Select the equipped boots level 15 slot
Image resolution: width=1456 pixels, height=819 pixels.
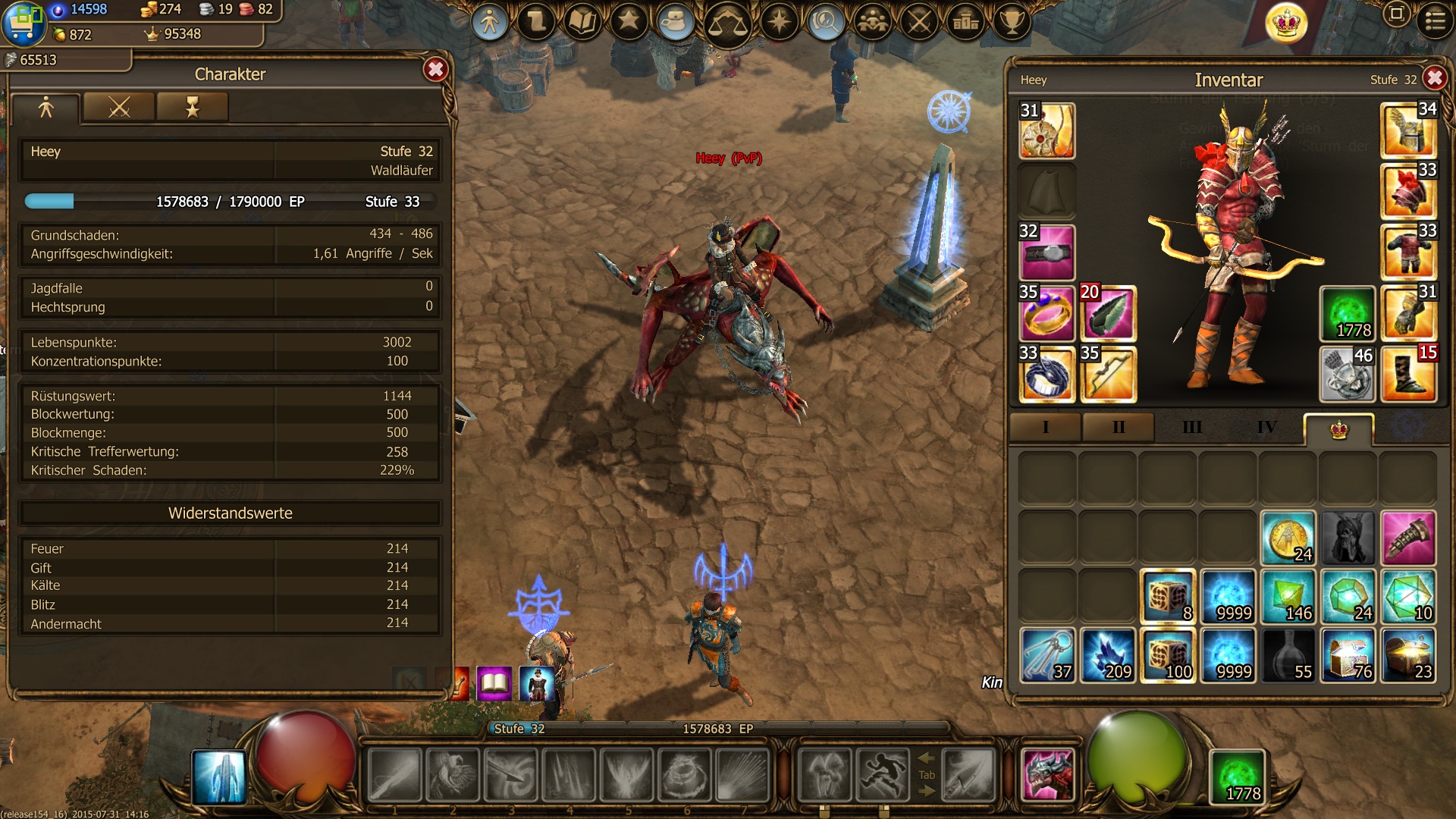[1408, 373]
